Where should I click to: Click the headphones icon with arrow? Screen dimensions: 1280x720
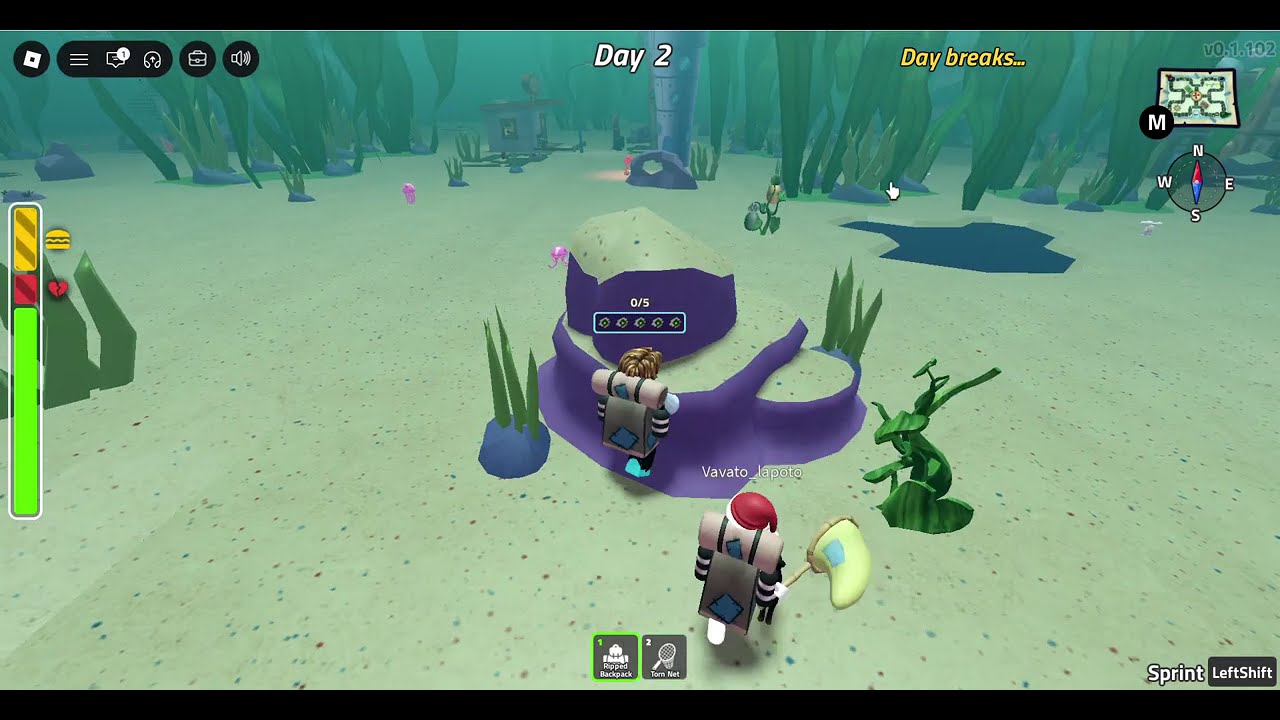point(152,60)
